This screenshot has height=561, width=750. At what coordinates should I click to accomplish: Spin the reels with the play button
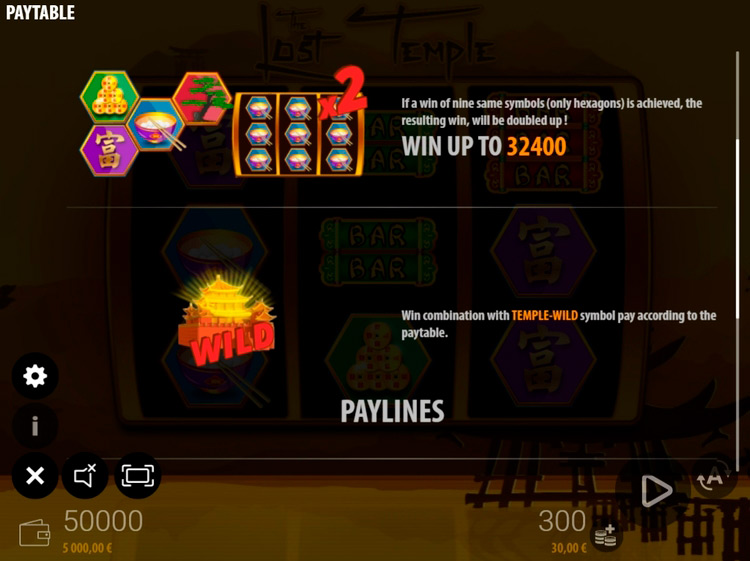point(656,490)
